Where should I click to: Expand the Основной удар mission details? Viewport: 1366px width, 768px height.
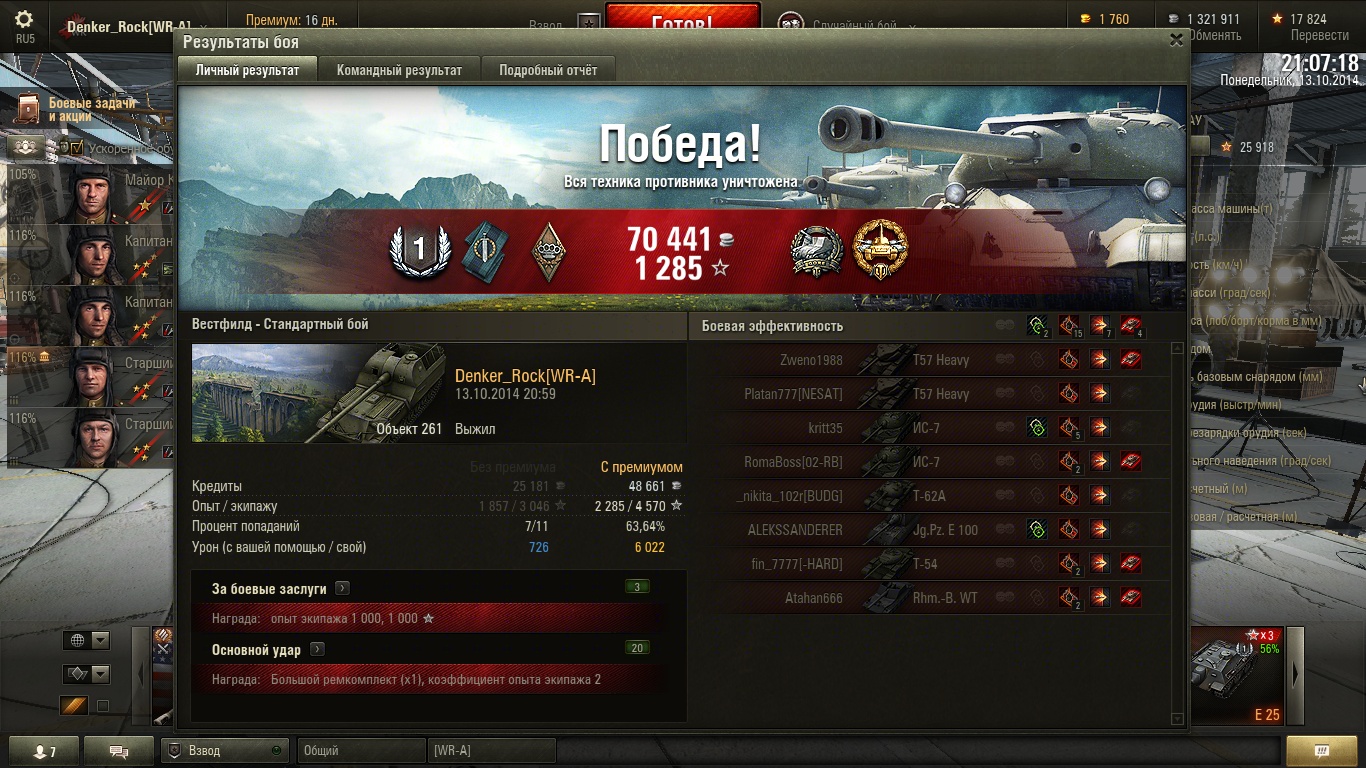(x=317, y=650)
